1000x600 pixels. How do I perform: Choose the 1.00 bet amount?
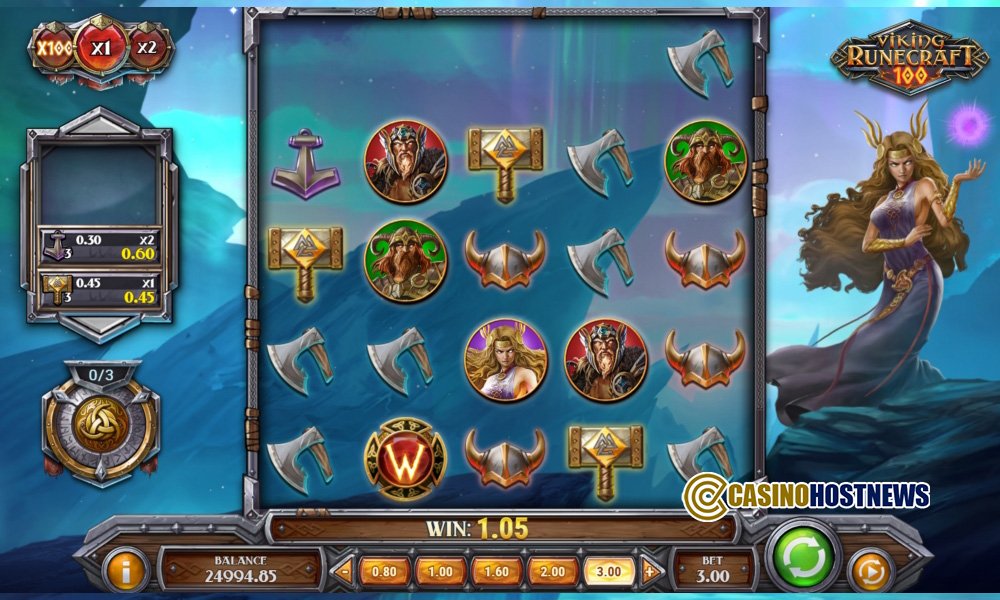point(440,572)
